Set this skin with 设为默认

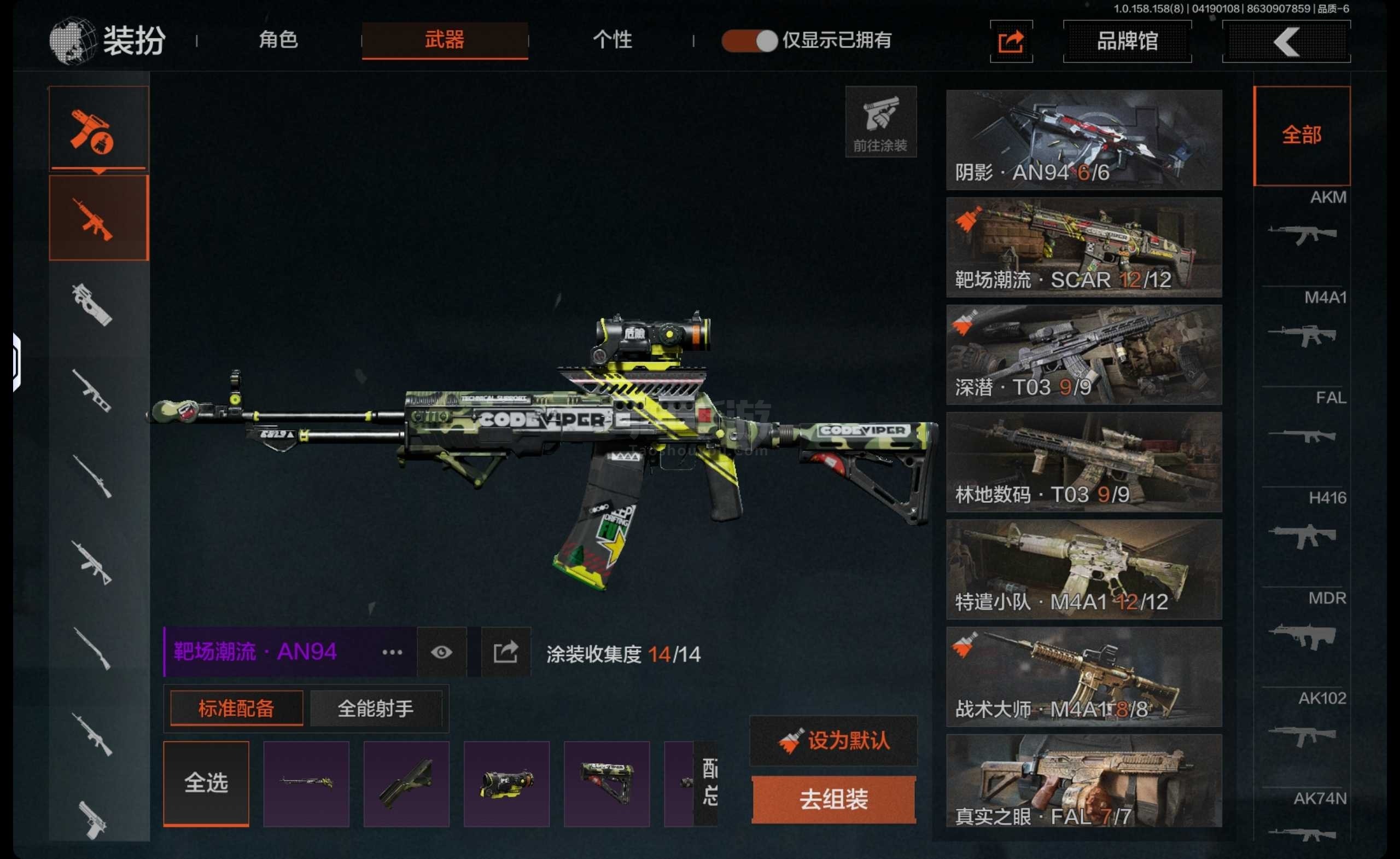tap(833, 740)
